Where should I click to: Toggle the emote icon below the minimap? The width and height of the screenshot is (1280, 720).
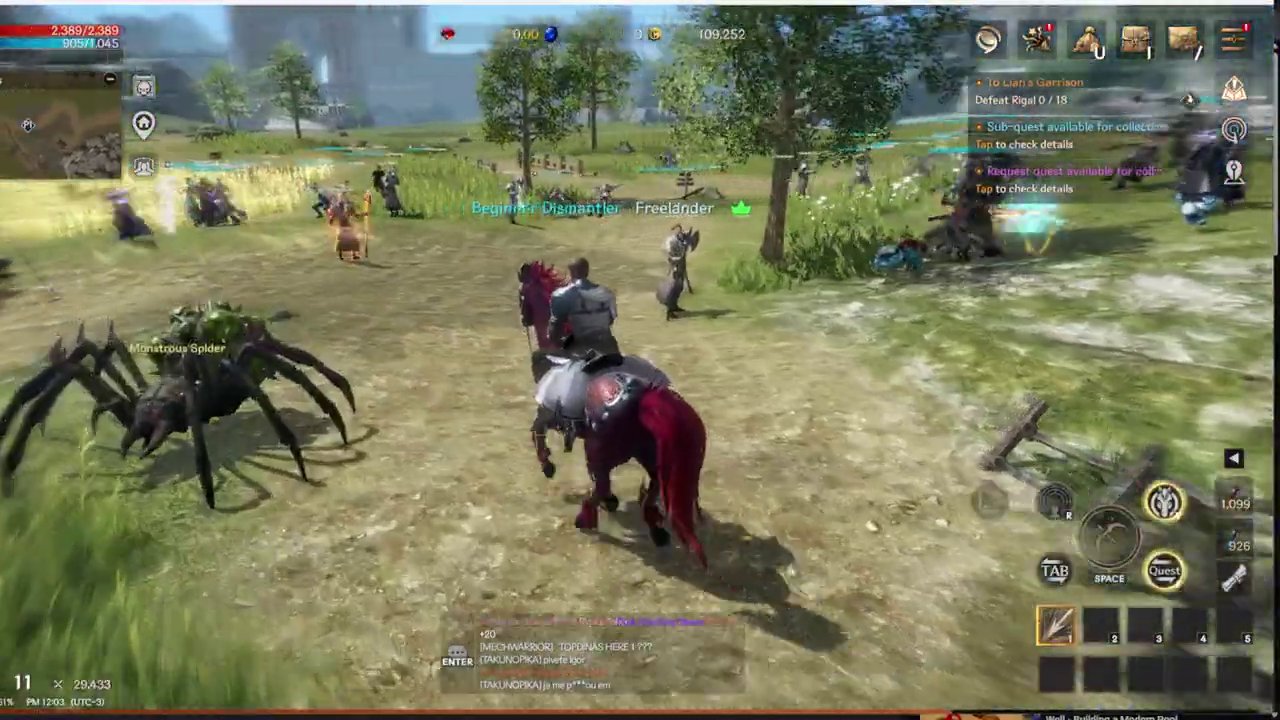143,167
